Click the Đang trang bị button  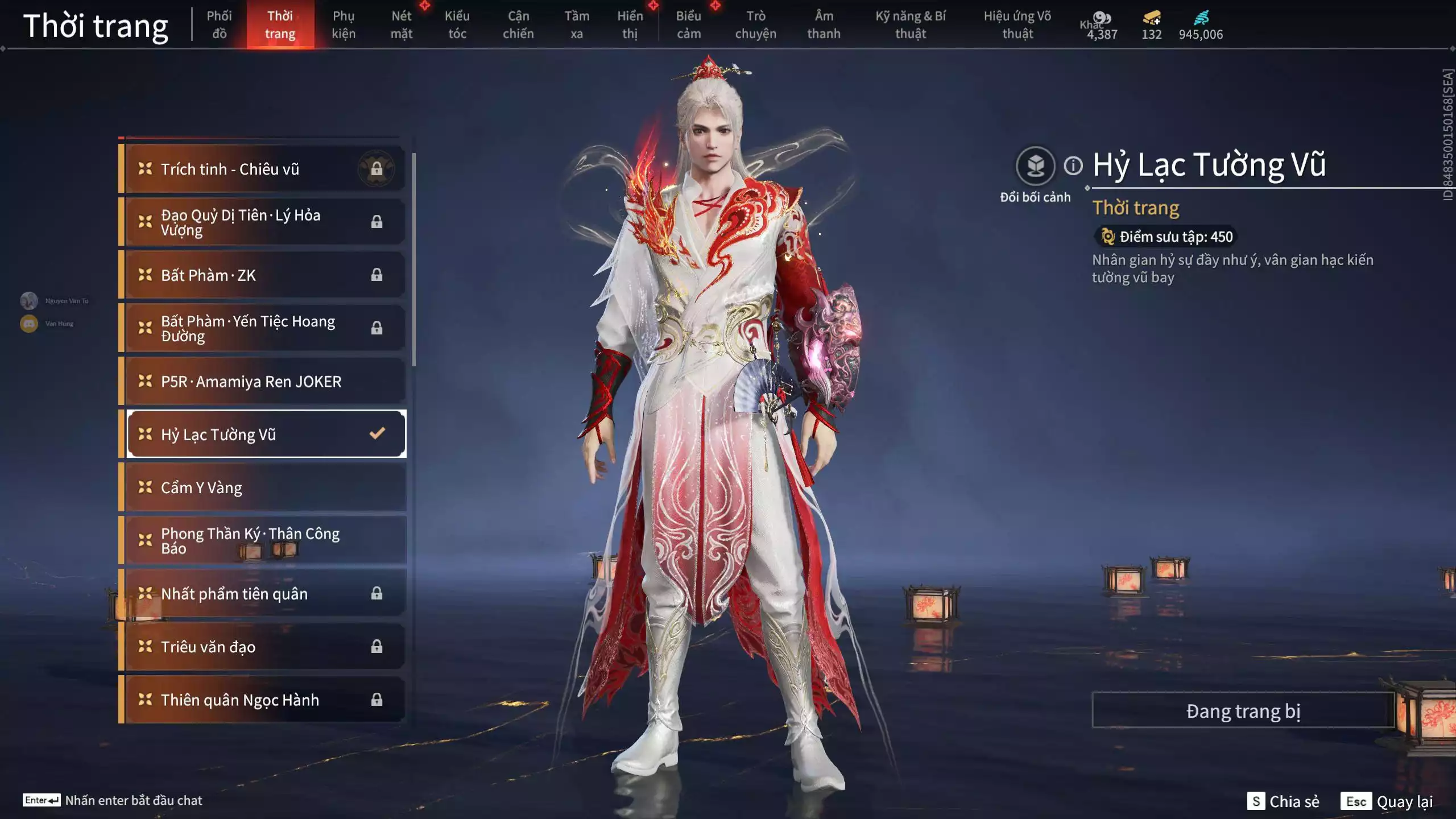(1243, 711)
